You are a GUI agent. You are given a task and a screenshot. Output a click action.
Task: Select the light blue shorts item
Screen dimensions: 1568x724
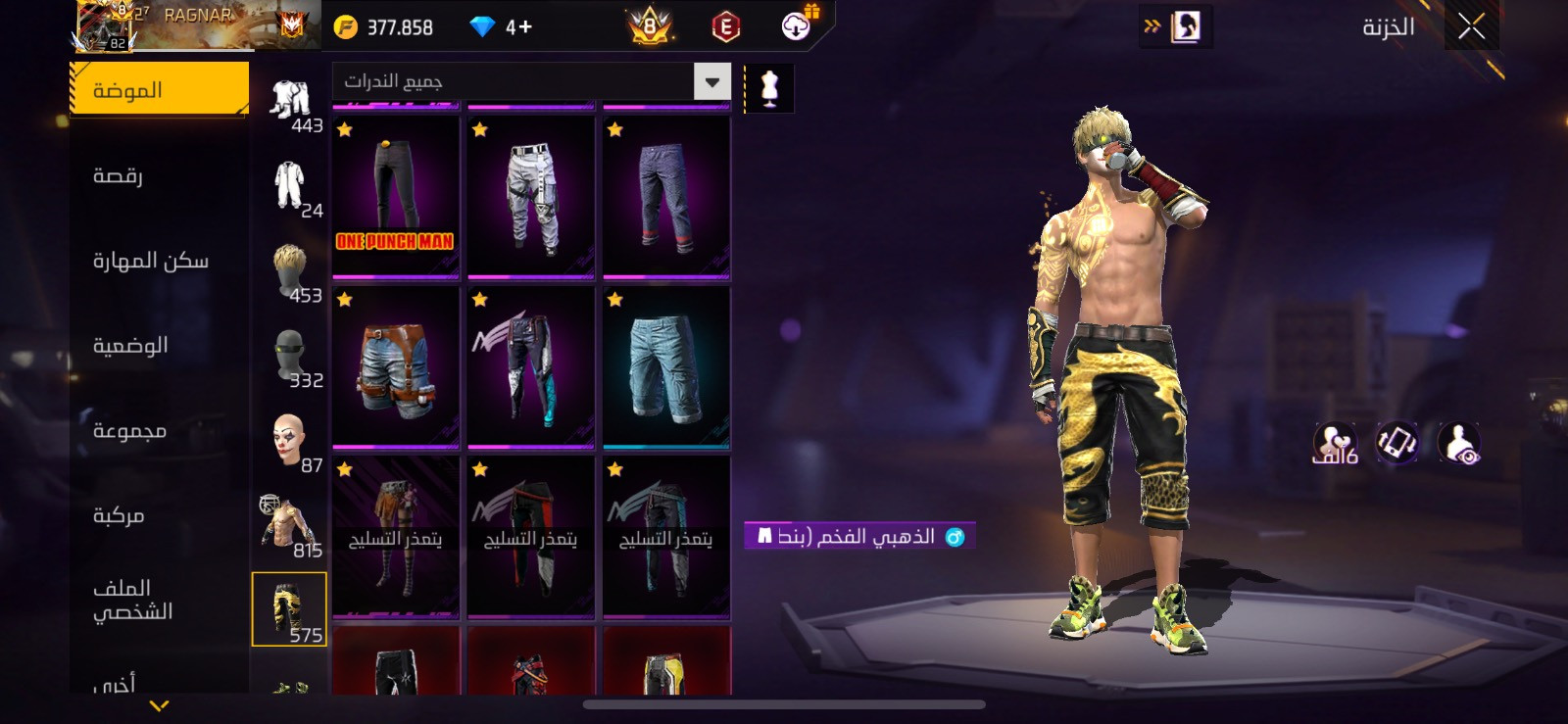[x=666, y=367]
